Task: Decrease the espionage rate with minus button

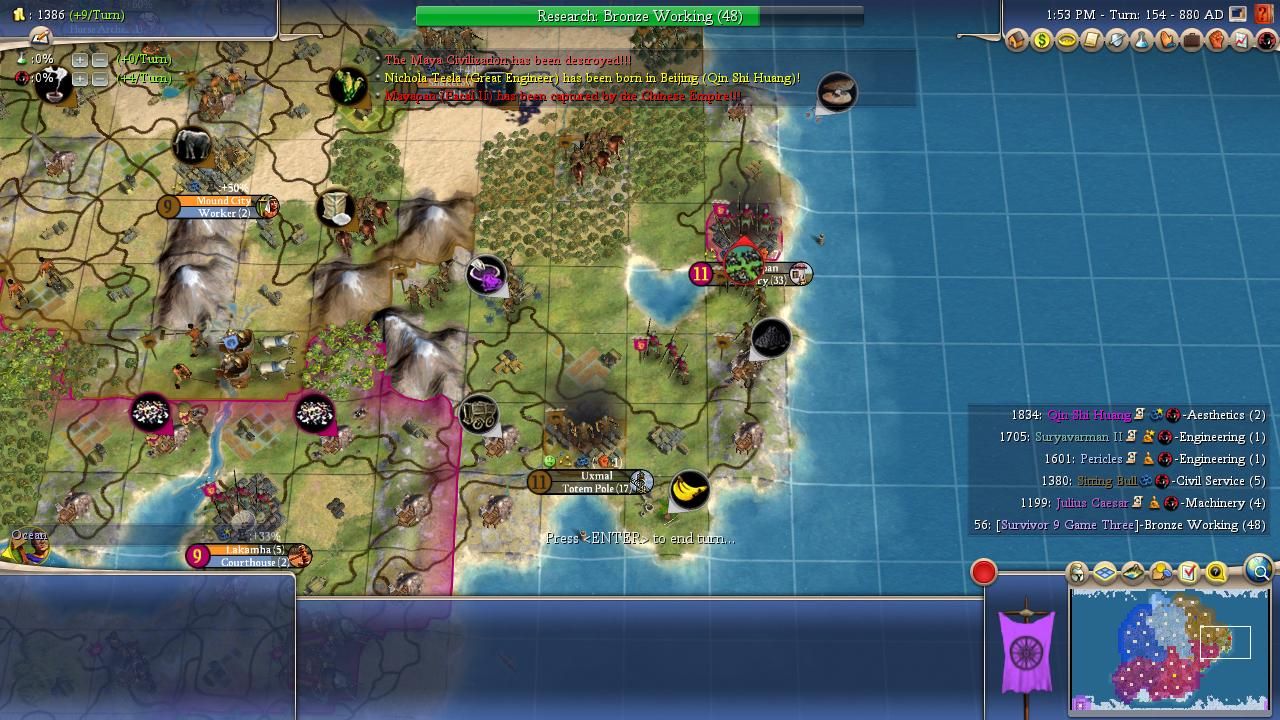Action: [99, 78]
